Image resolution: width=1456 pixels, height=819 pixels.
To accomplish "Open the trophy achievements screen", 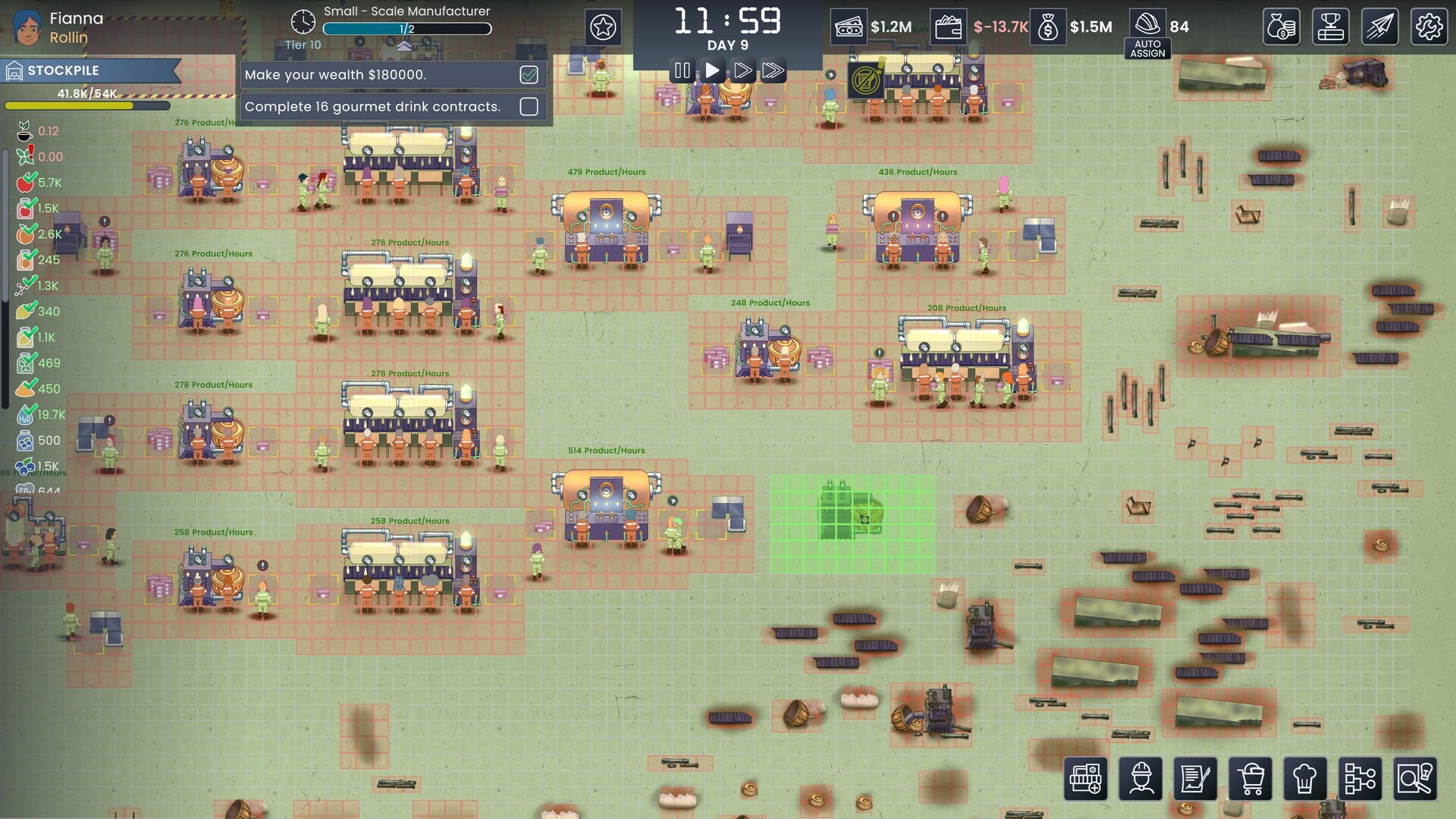I will coord(1331,27).
